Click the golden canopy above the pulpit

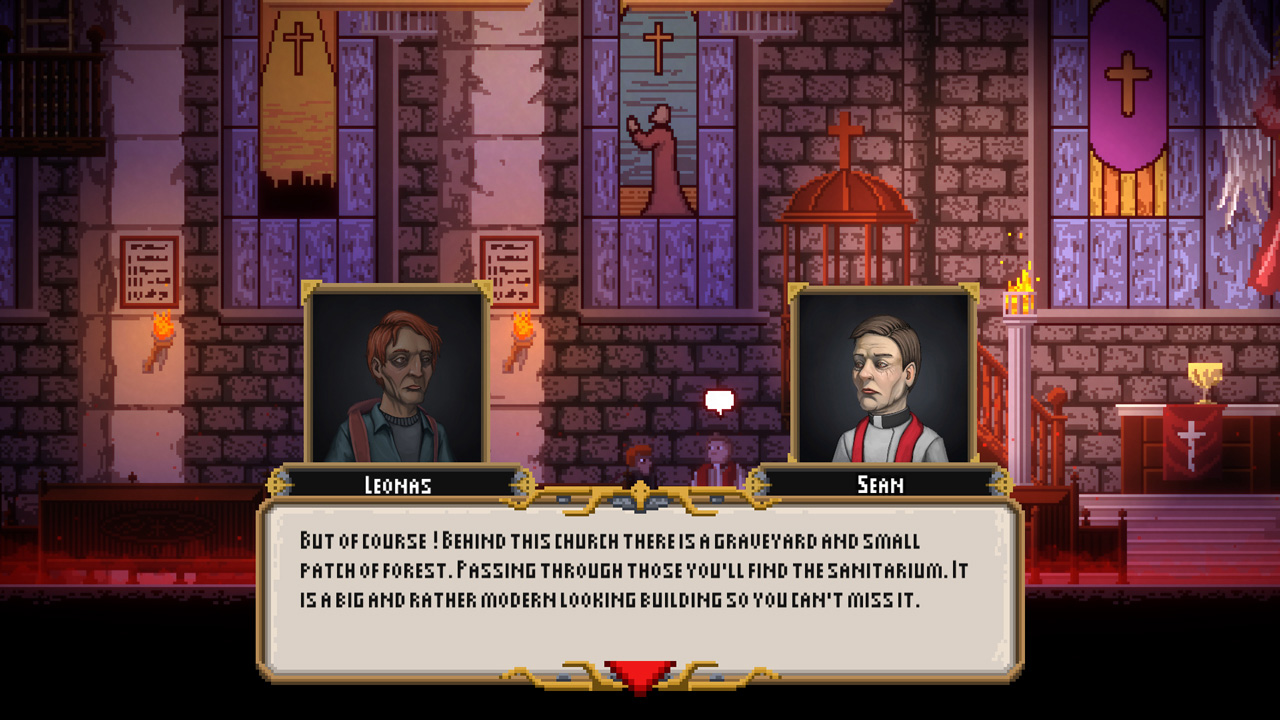[845, 200]
